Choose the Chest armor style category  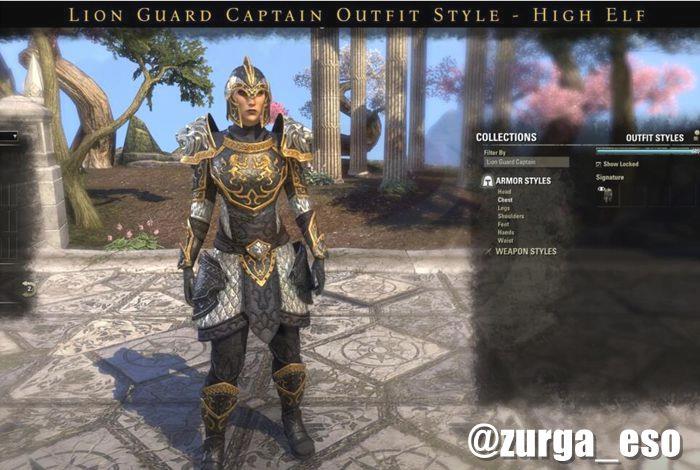tap(506, 200)
